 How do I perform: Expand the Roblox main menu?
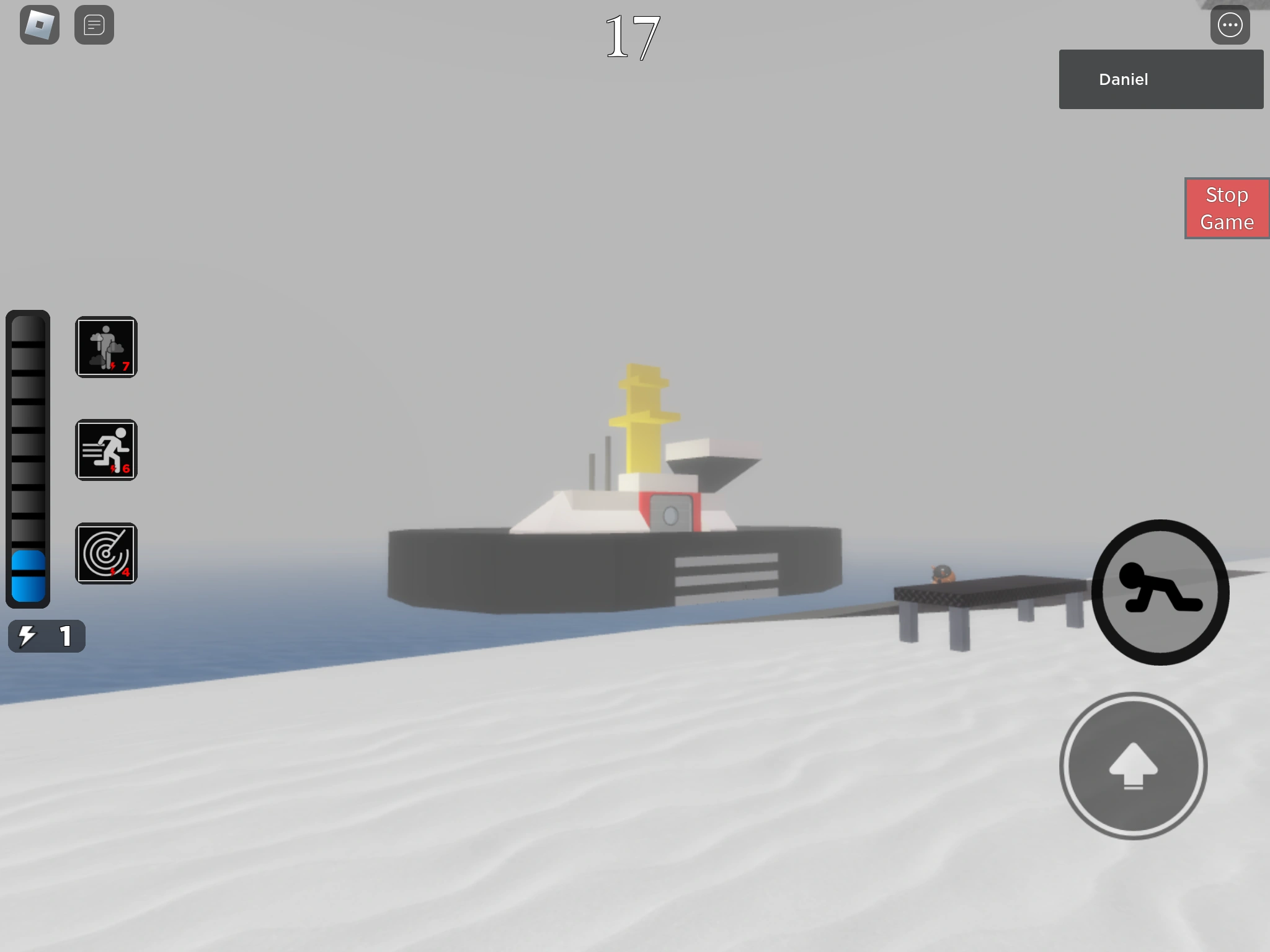pyautogui.click(x=40, y=25)
